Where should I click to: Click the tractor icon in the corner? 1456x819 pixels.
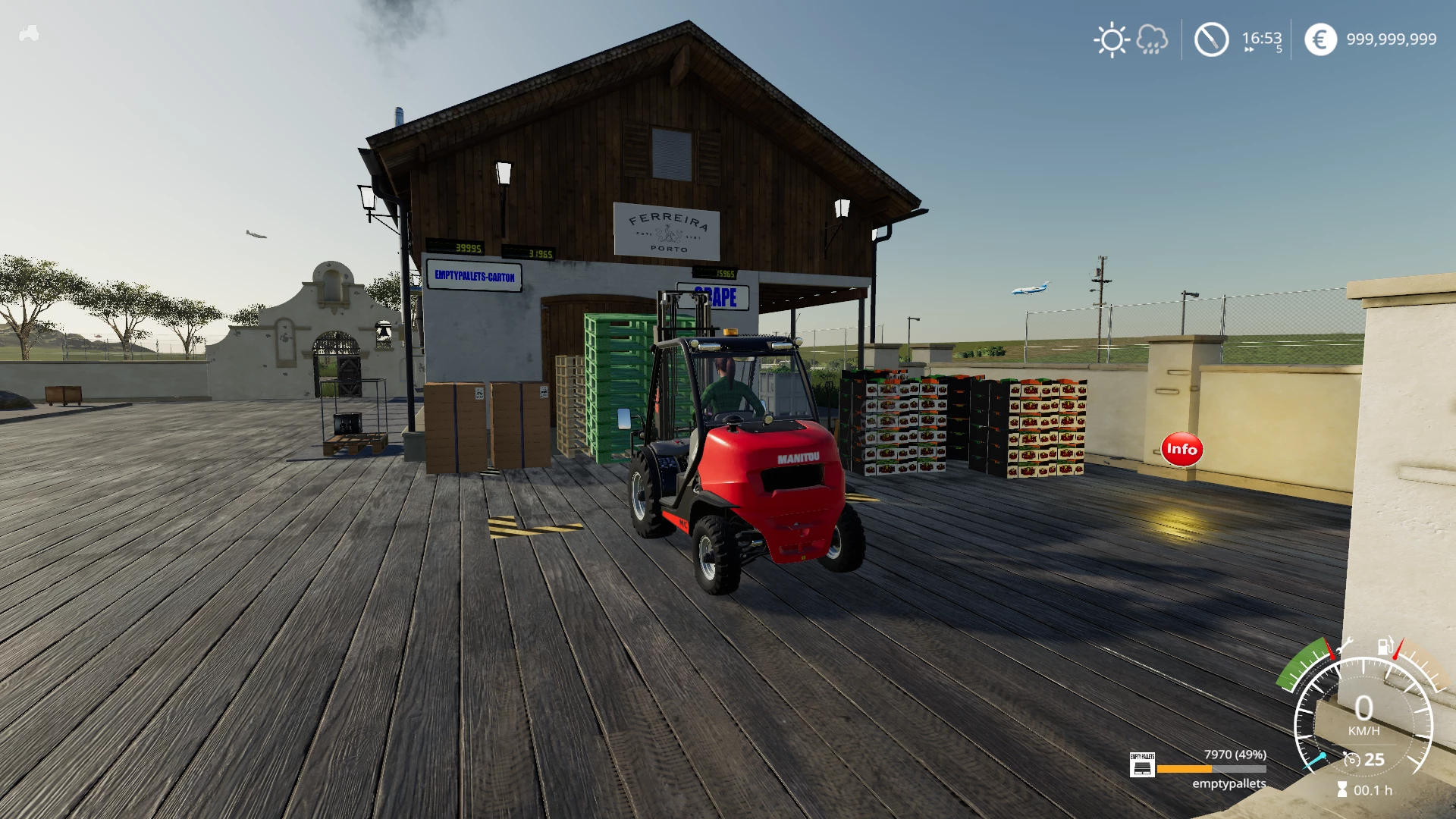29,33
